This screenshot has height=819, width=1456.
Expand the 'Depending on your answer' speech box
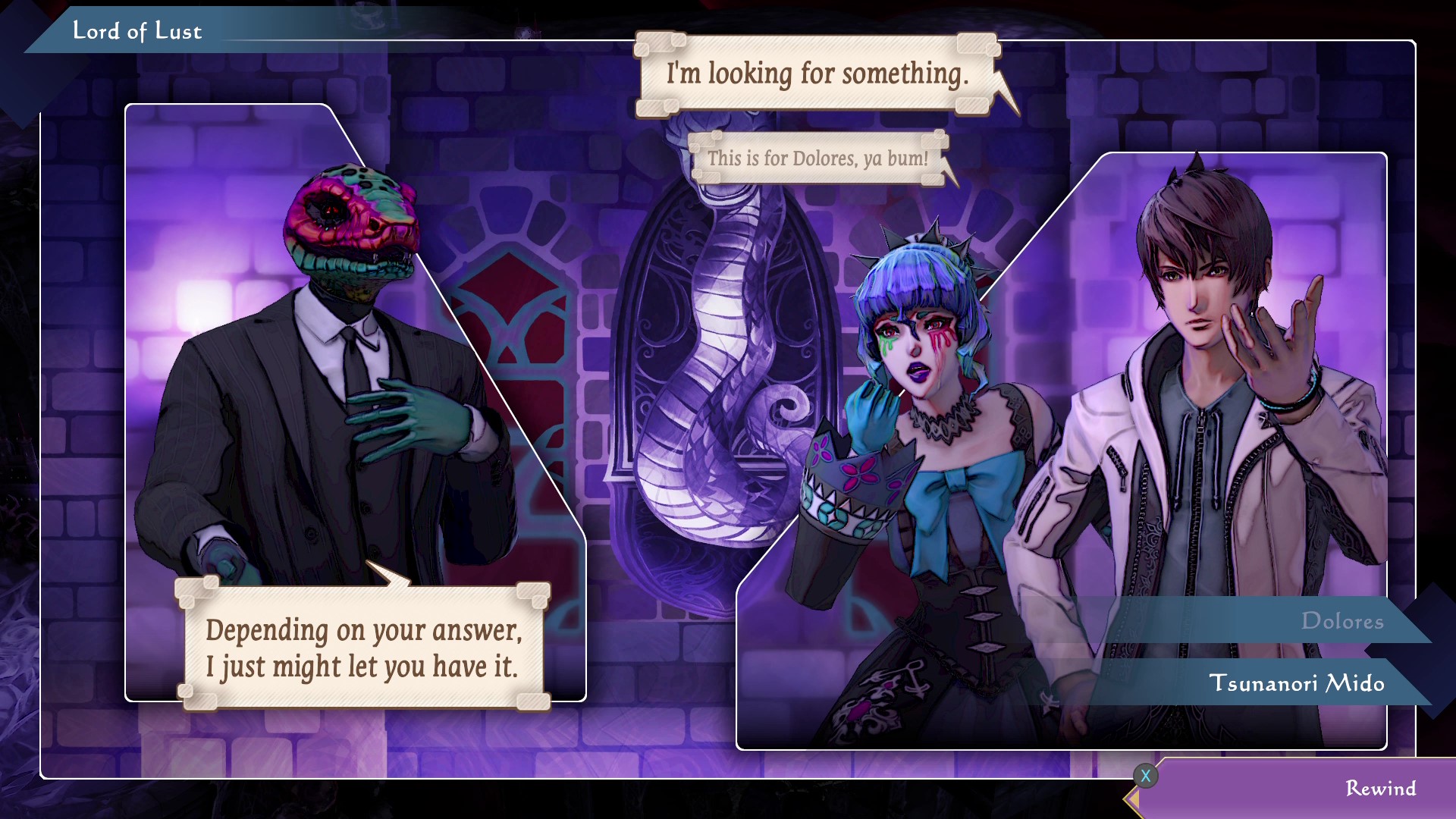click(364, 649)
